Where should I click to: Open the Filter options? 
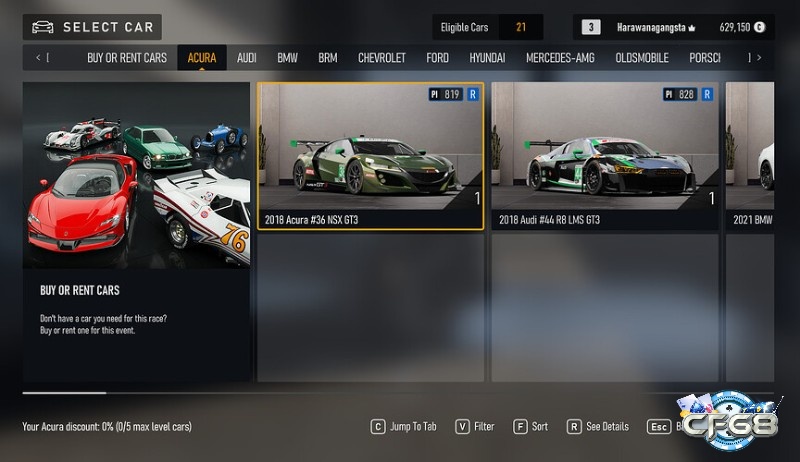click(x=475, y=427)
